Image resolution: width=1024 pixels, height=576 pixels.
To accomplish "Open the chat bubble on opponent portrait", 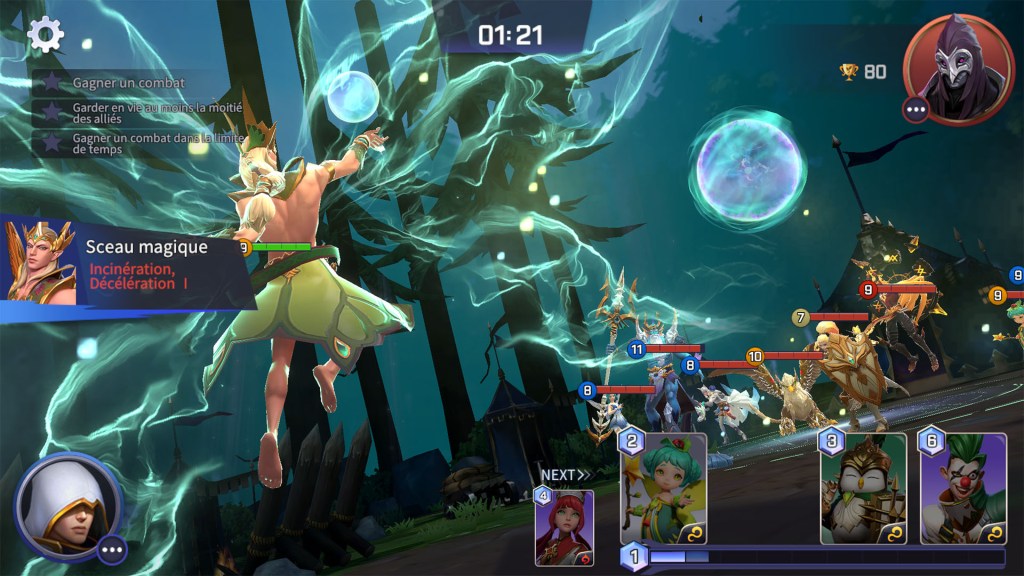I will click(916, 109).
